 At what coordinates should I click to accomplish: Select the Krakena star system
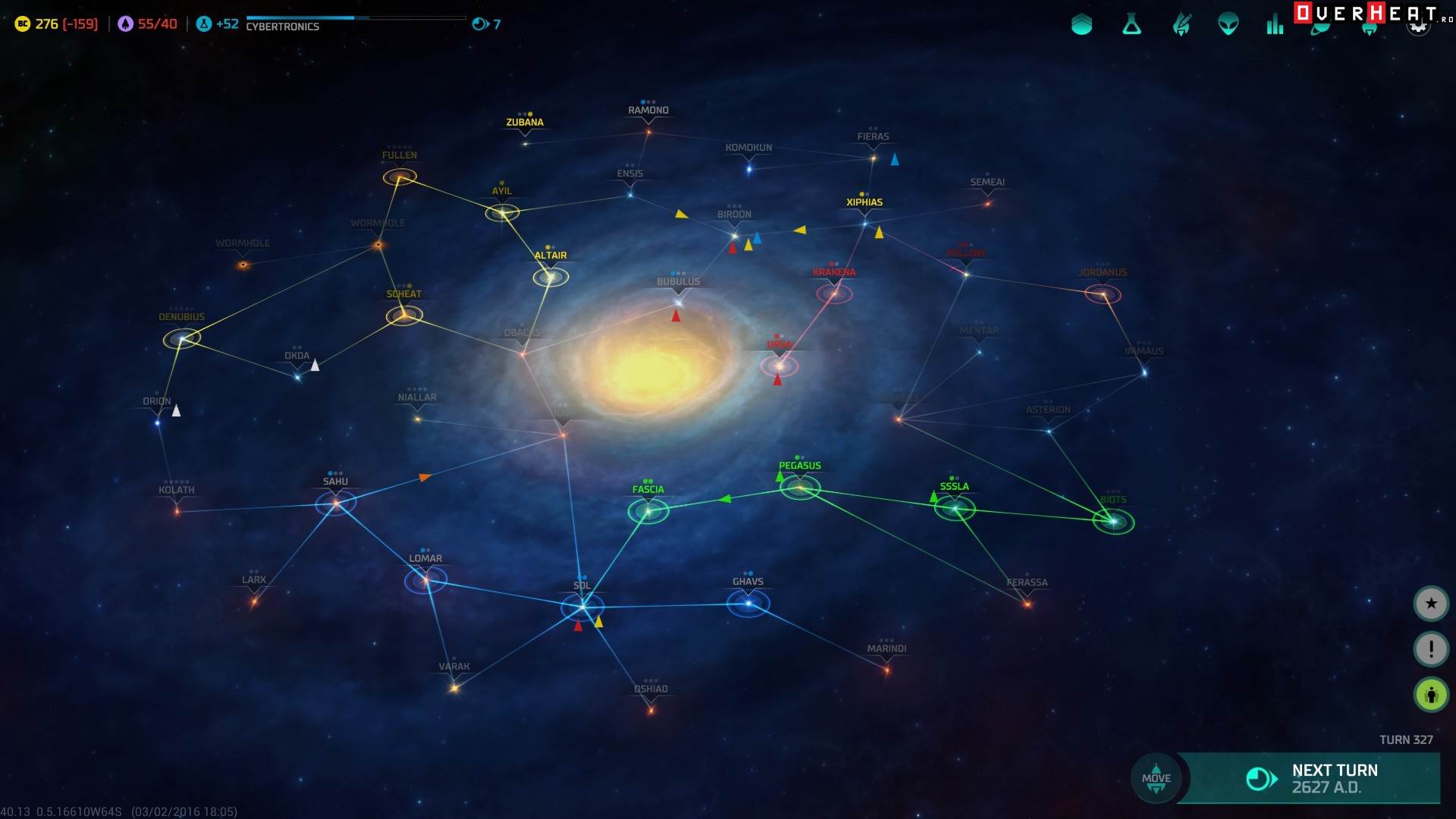834,293
